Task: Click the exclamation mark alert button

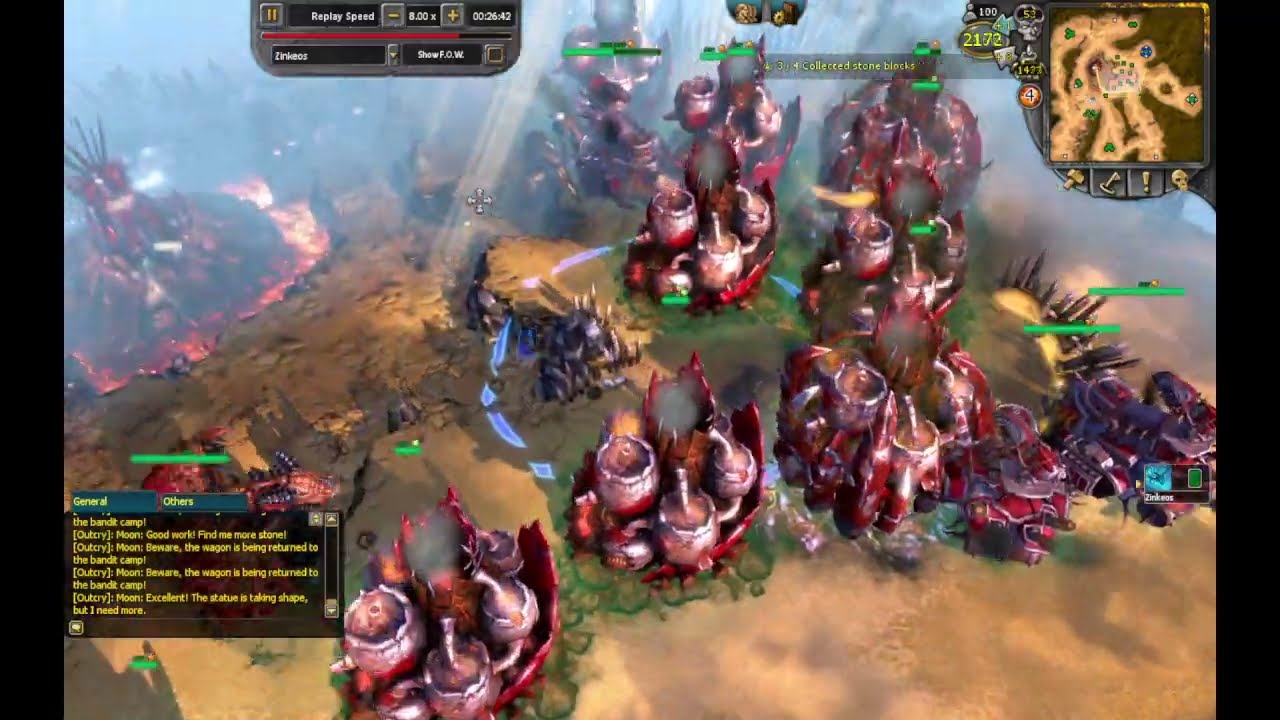Action: click(1145, 182)
